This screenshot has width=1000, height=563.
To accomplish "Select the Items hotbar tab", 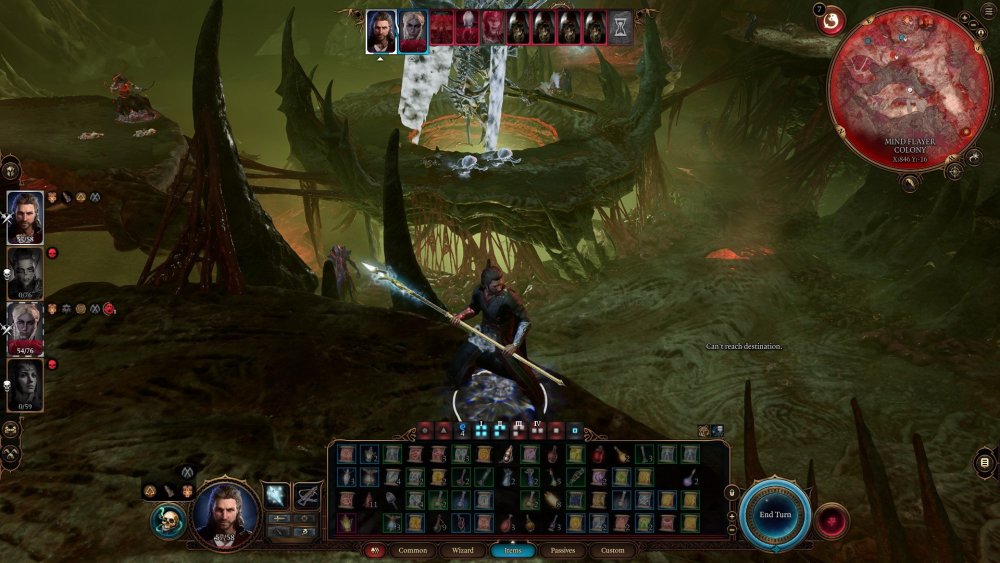I will pyautogui.click(x=512, y=550).
